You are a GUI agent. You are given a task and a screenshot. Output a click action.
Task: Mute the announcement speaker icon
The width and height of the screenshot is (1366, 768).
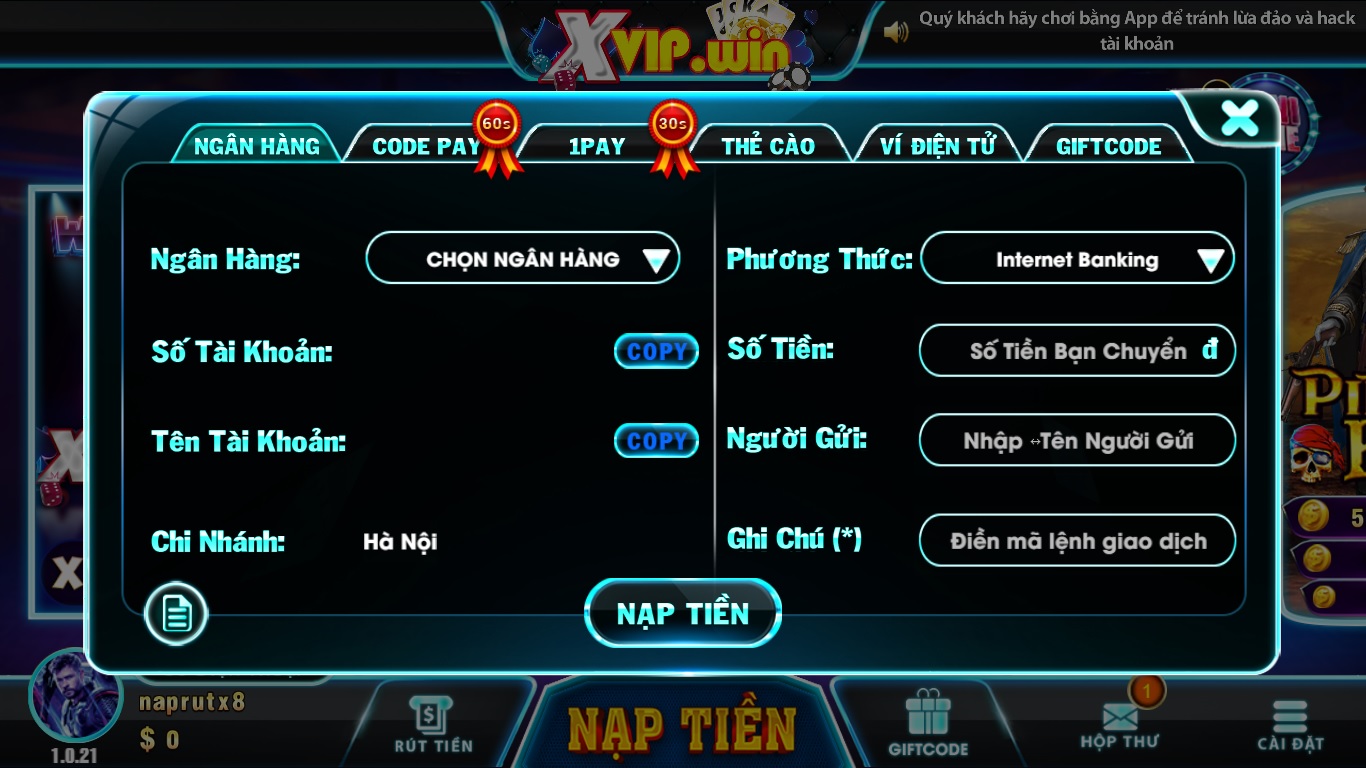pos(897,31)
